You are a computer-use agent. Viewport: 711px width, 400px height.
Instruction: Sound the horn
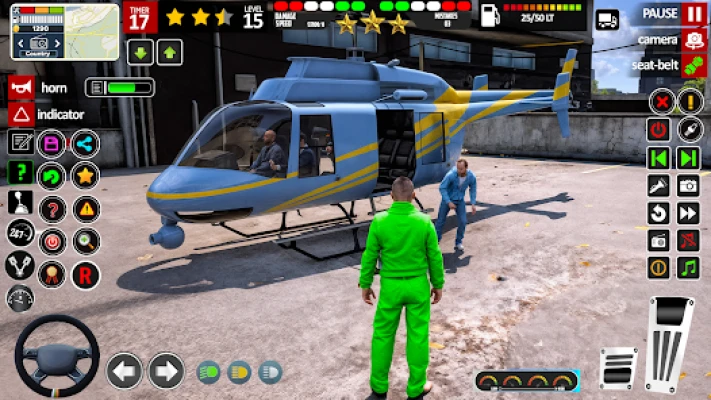coord(21,88)
